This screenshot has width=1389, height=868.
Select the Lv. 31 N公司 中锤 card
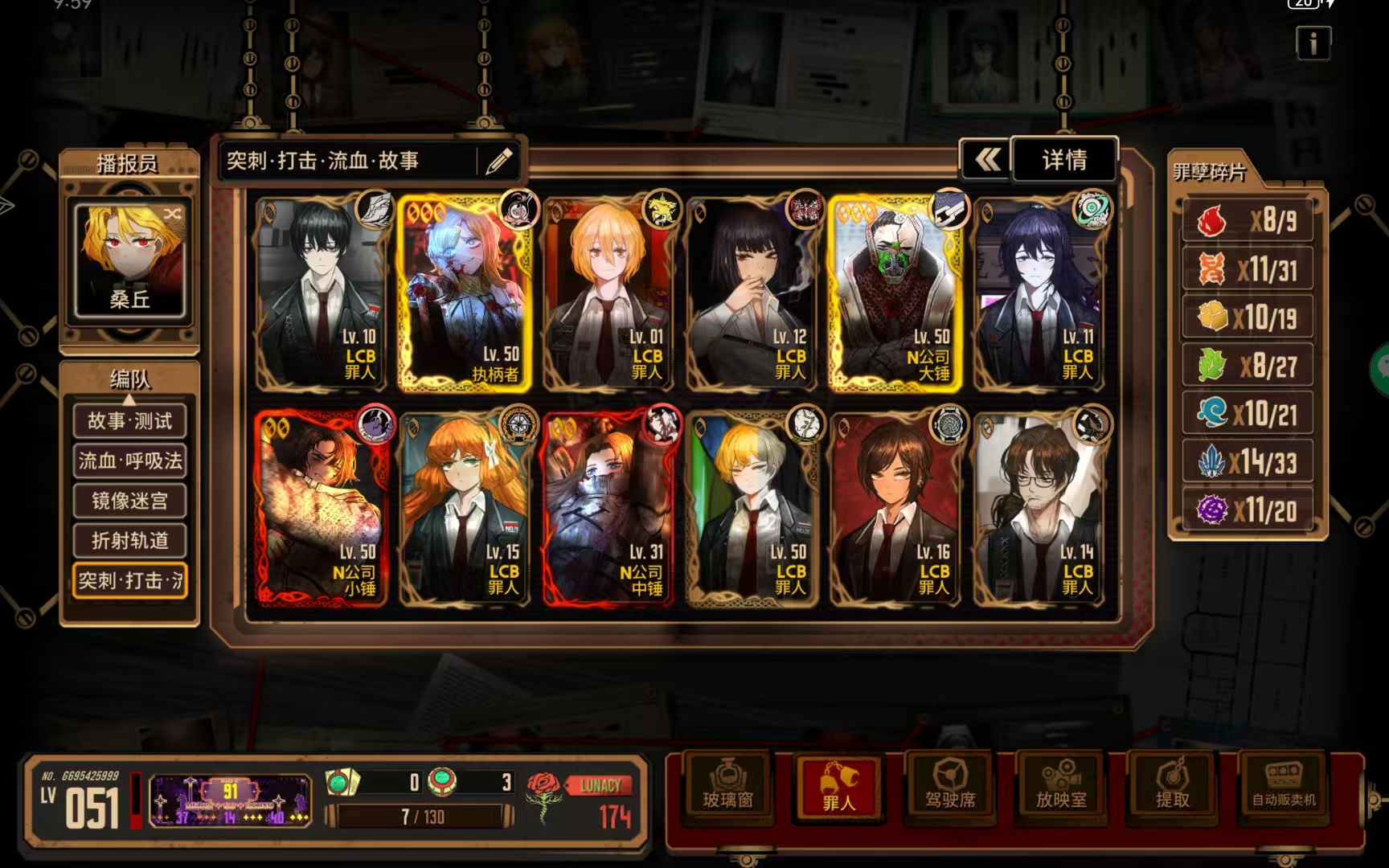tap(609, 508)
